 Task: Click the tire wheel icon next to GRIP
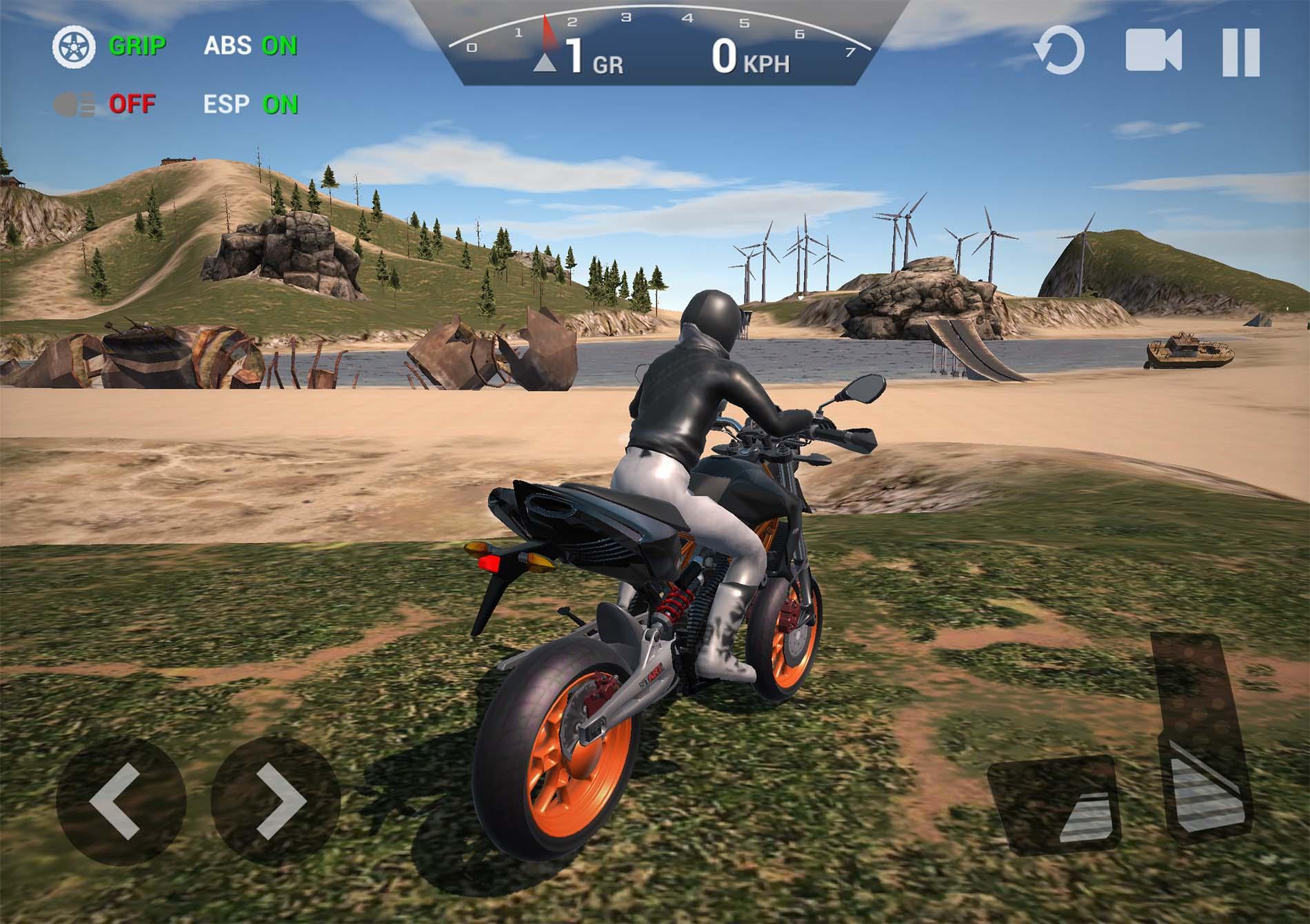(x=74, y=46)
